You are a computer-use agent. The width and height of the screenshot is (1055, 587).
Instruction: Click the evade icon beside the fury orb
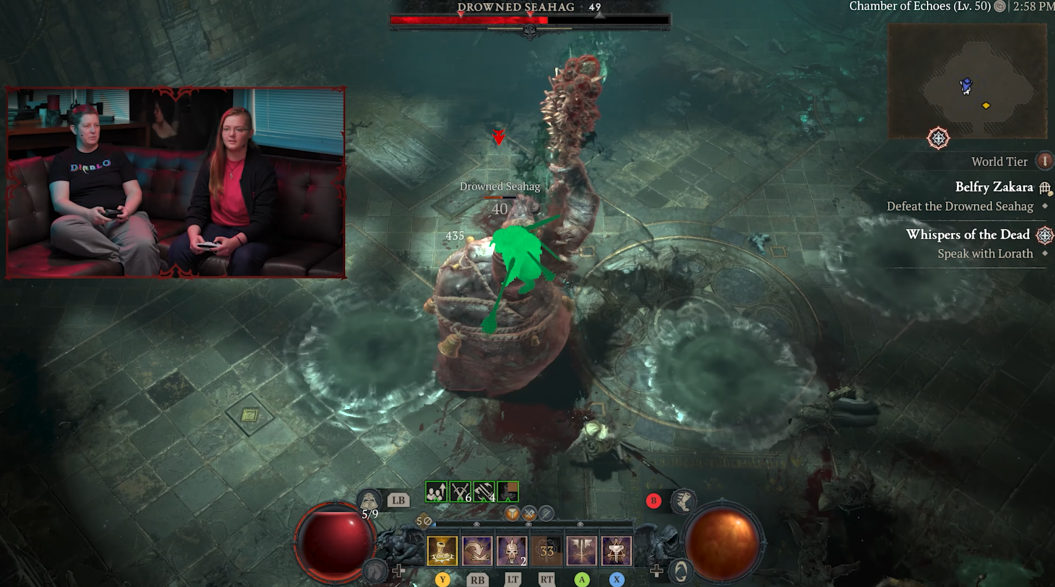point(682,571)
